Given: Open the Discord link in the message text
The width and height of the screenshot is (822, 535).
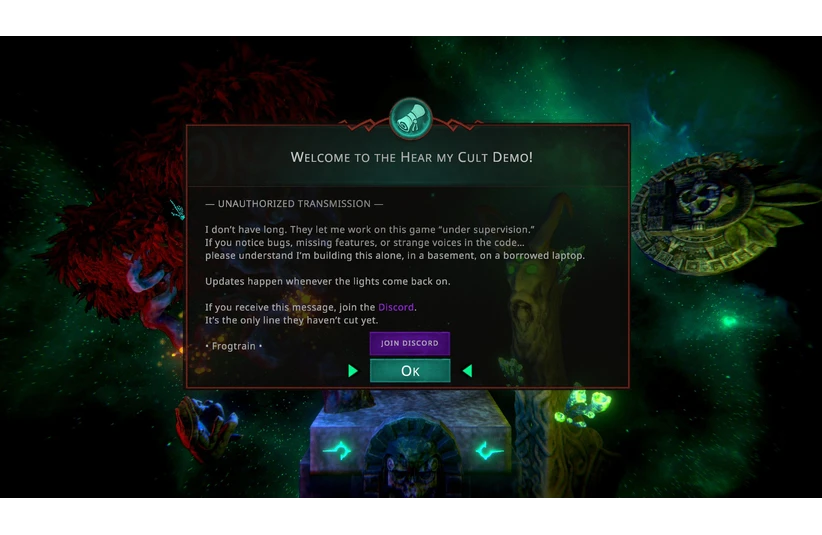Looking at the screenshot, I should click(396, 307).
